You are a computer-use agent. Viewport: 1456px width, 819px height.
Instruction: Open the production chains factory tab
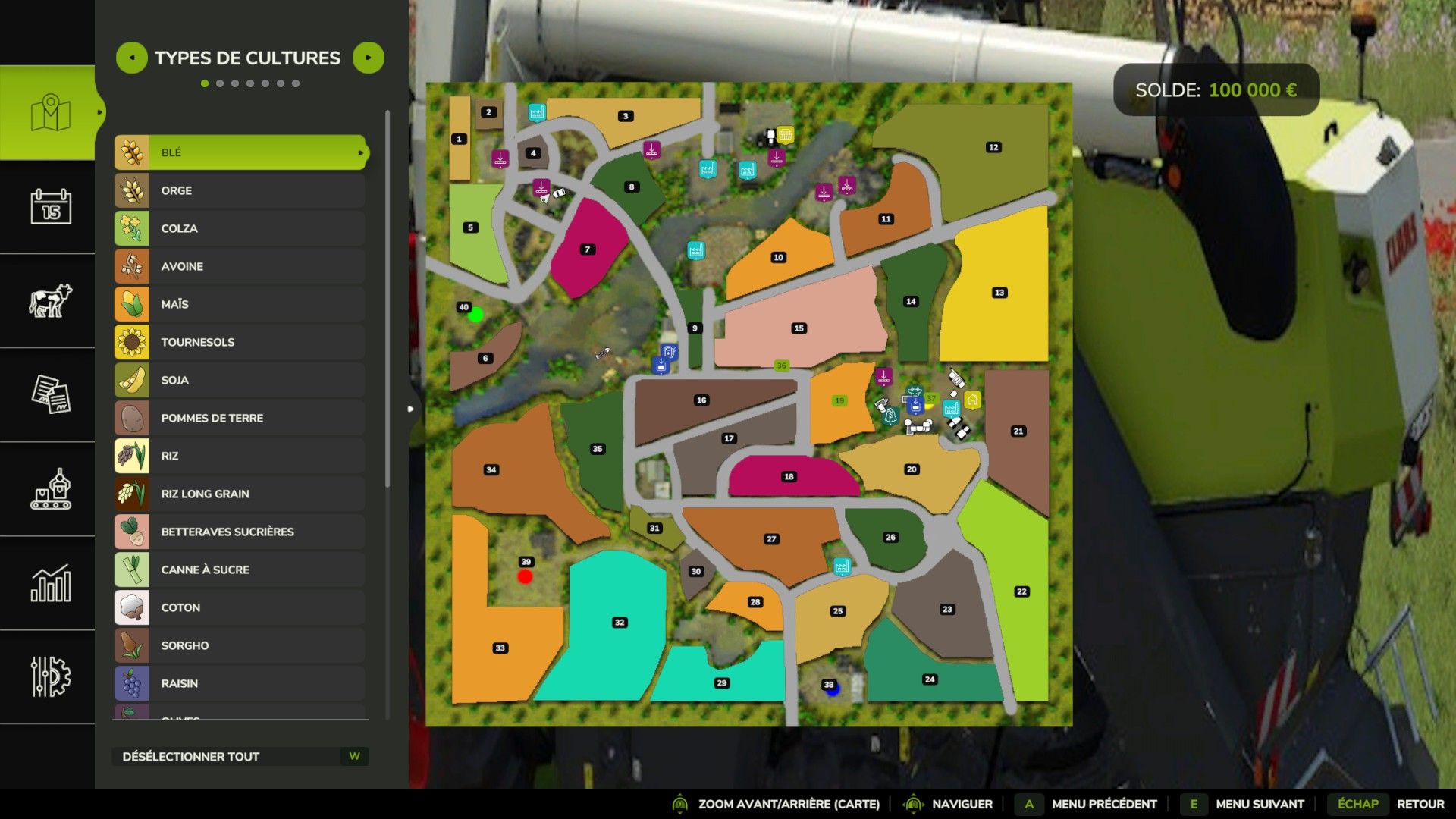[x=50, y=489]
